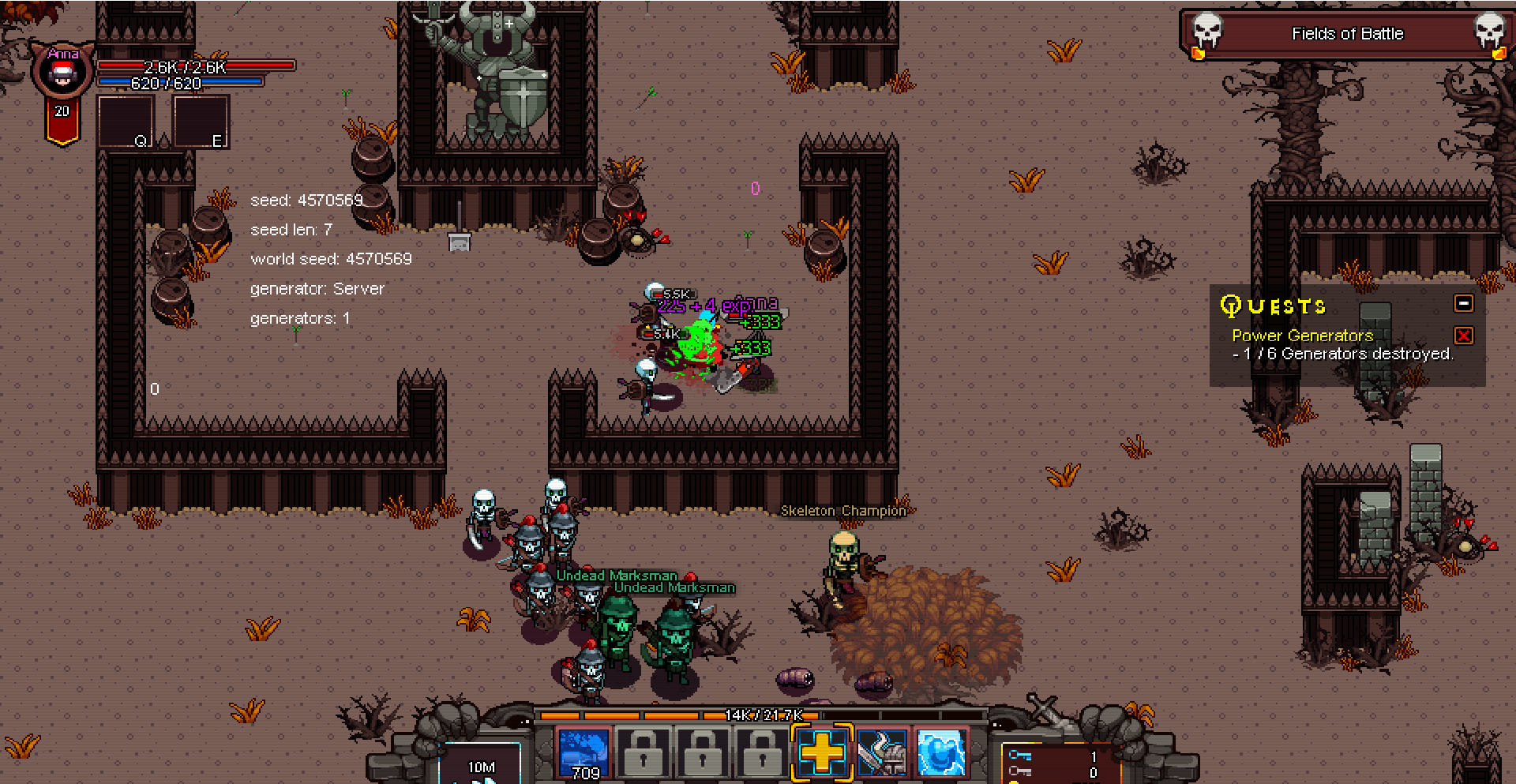Activate the yellow cross heal ability
Screen dimensions: 1516x784
821,752
